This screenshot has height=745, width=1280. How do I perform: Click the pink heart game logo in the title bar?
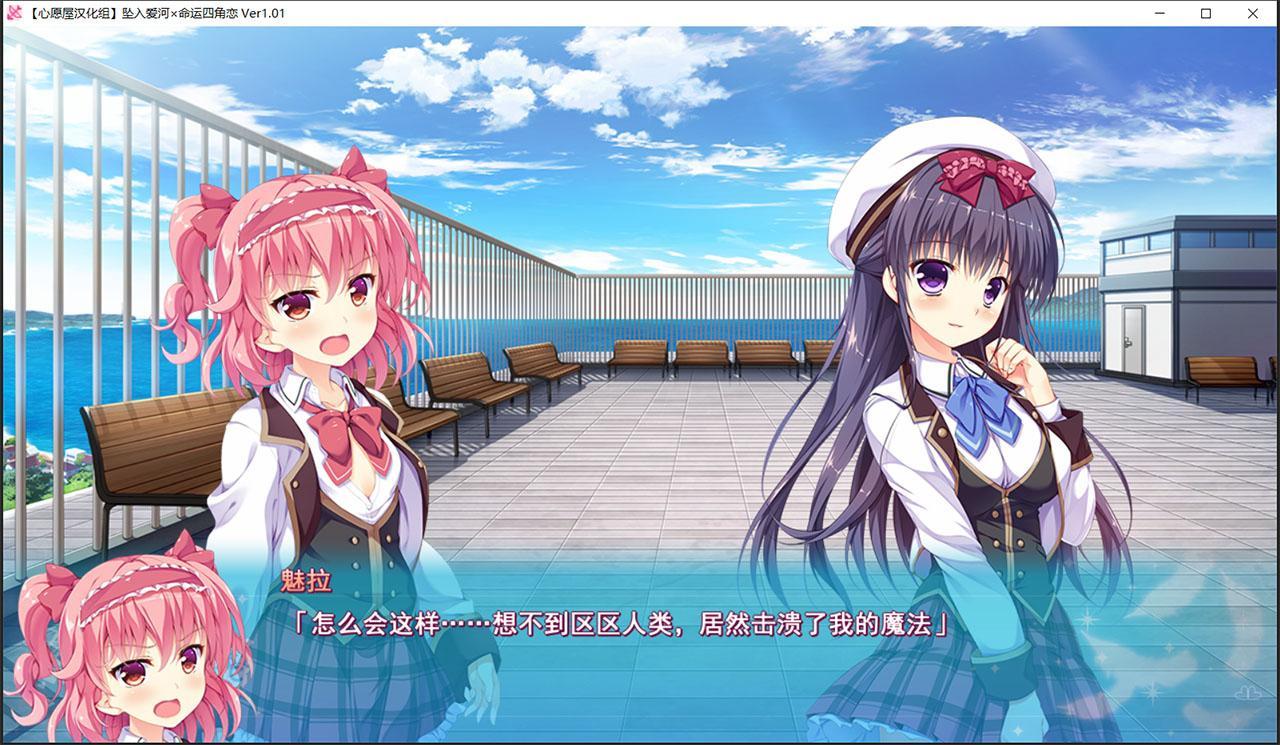[x=12, y=13]
